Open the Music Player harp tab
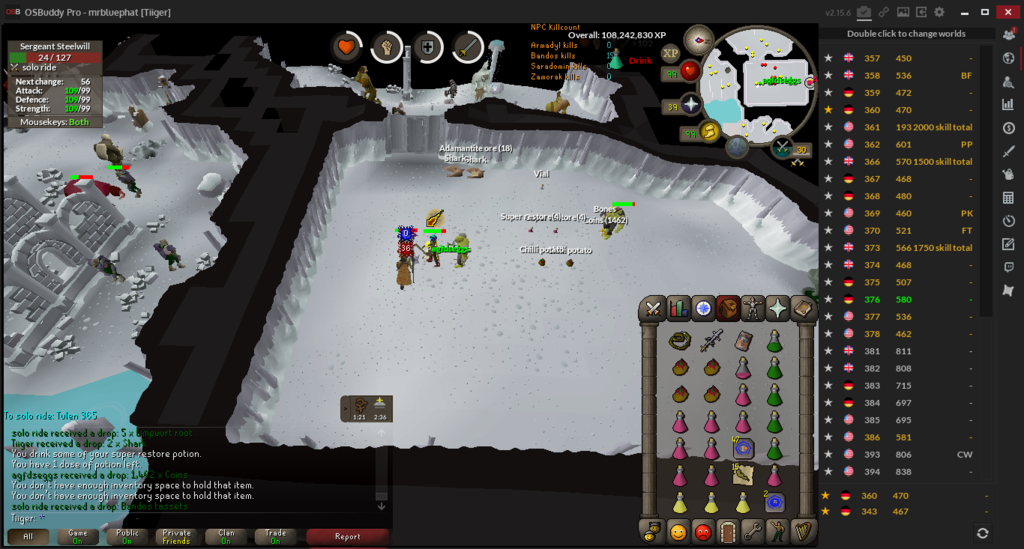 point(803,531)
